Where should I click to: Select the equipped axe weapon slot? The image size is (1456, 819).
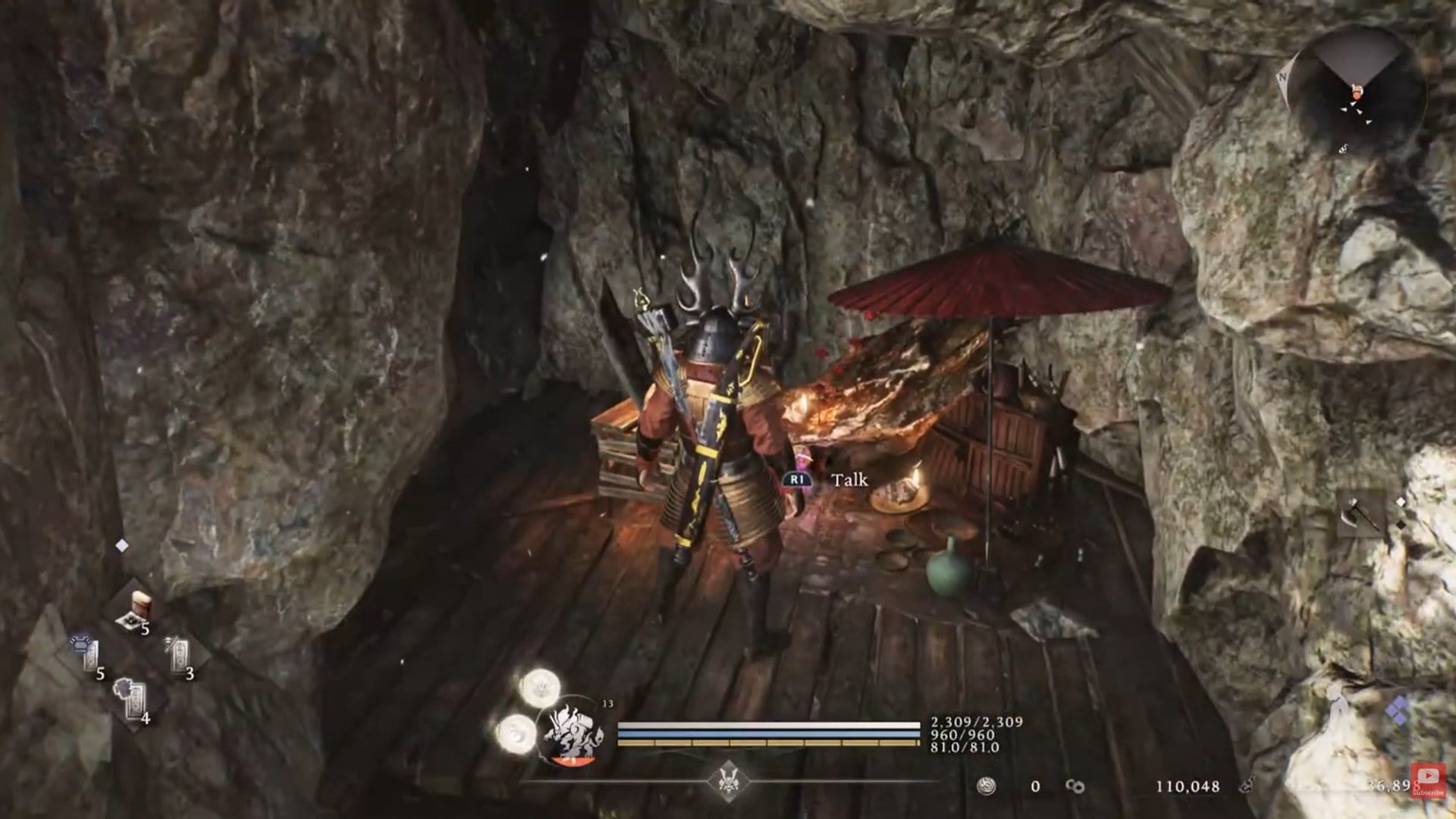pos(1360,514)
